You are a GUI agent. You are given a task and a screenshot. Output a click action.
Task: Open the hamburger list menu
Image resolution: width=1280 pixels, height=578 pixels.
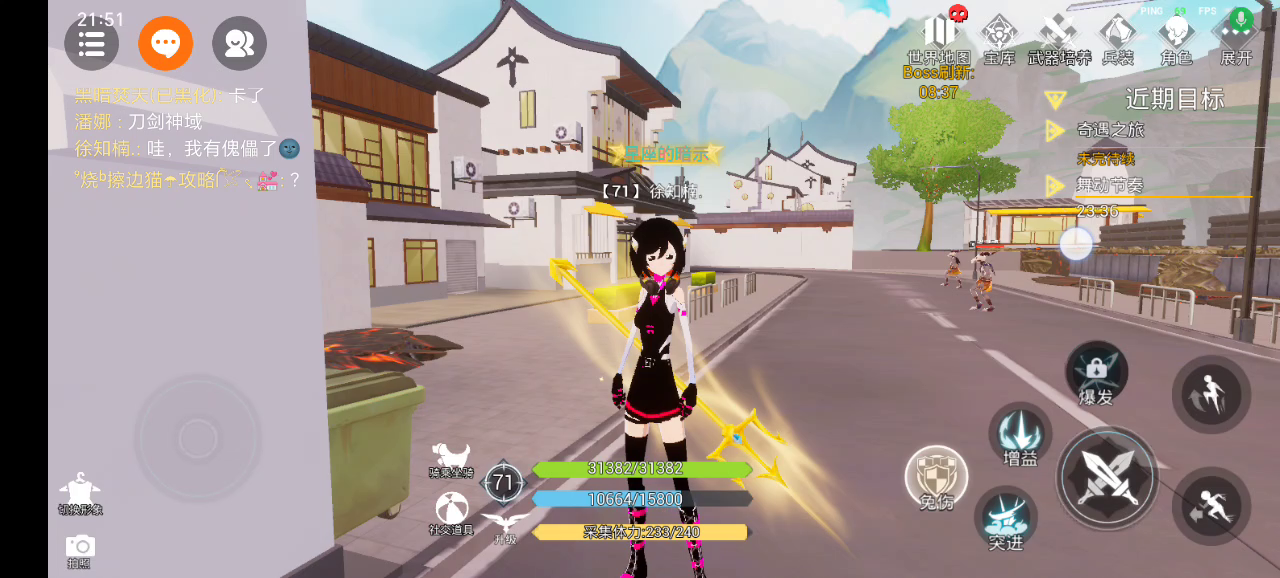[91, 44]
